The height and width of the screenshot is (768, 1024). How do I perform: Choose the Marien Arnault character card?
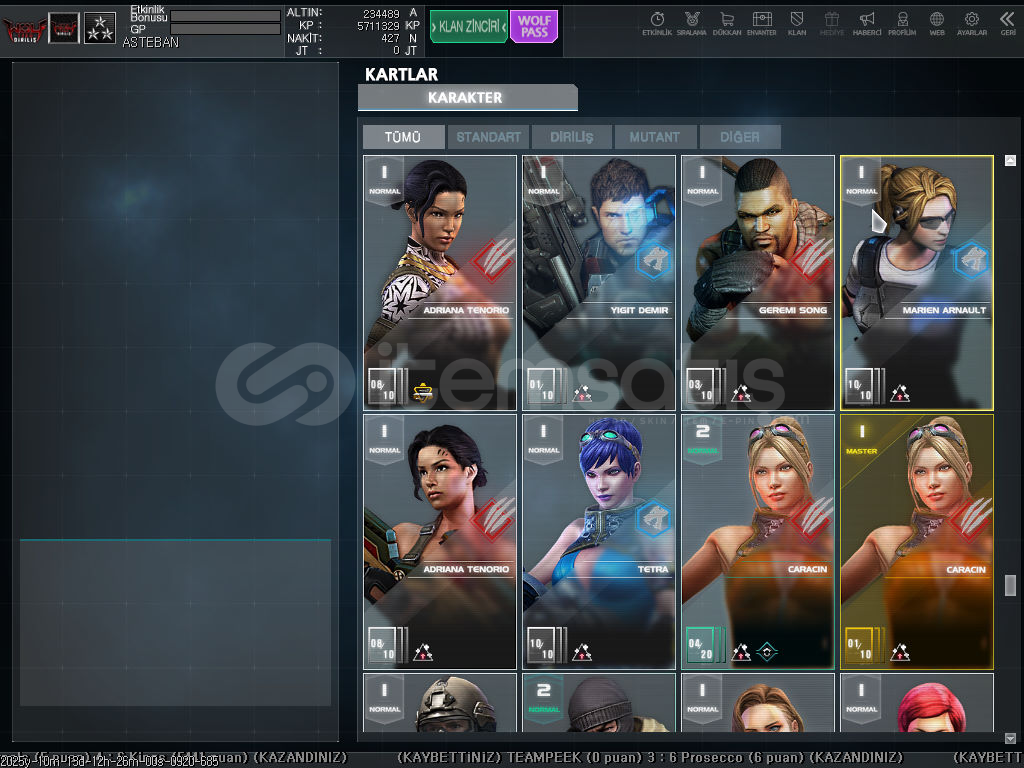click(916, 282)
